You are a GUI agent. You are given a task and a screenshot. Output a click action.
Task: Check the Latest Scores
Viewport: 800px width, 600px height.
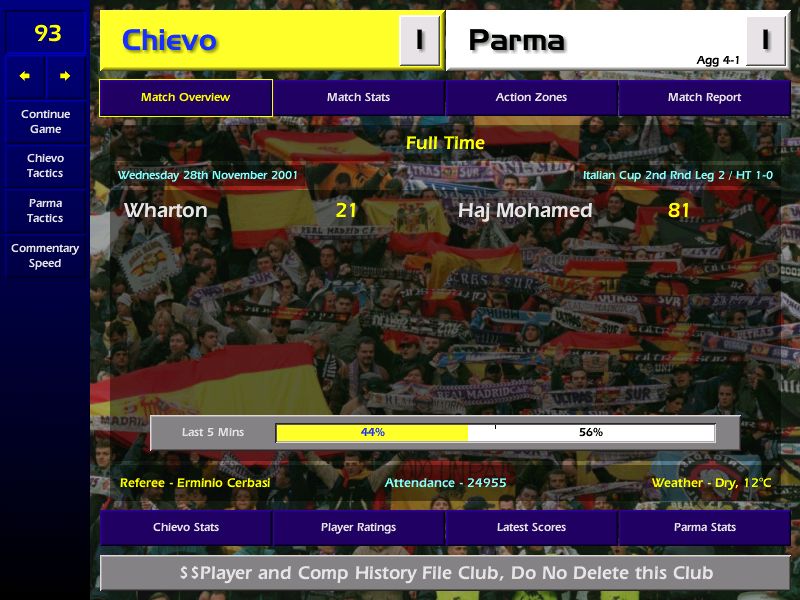[531, 528]
